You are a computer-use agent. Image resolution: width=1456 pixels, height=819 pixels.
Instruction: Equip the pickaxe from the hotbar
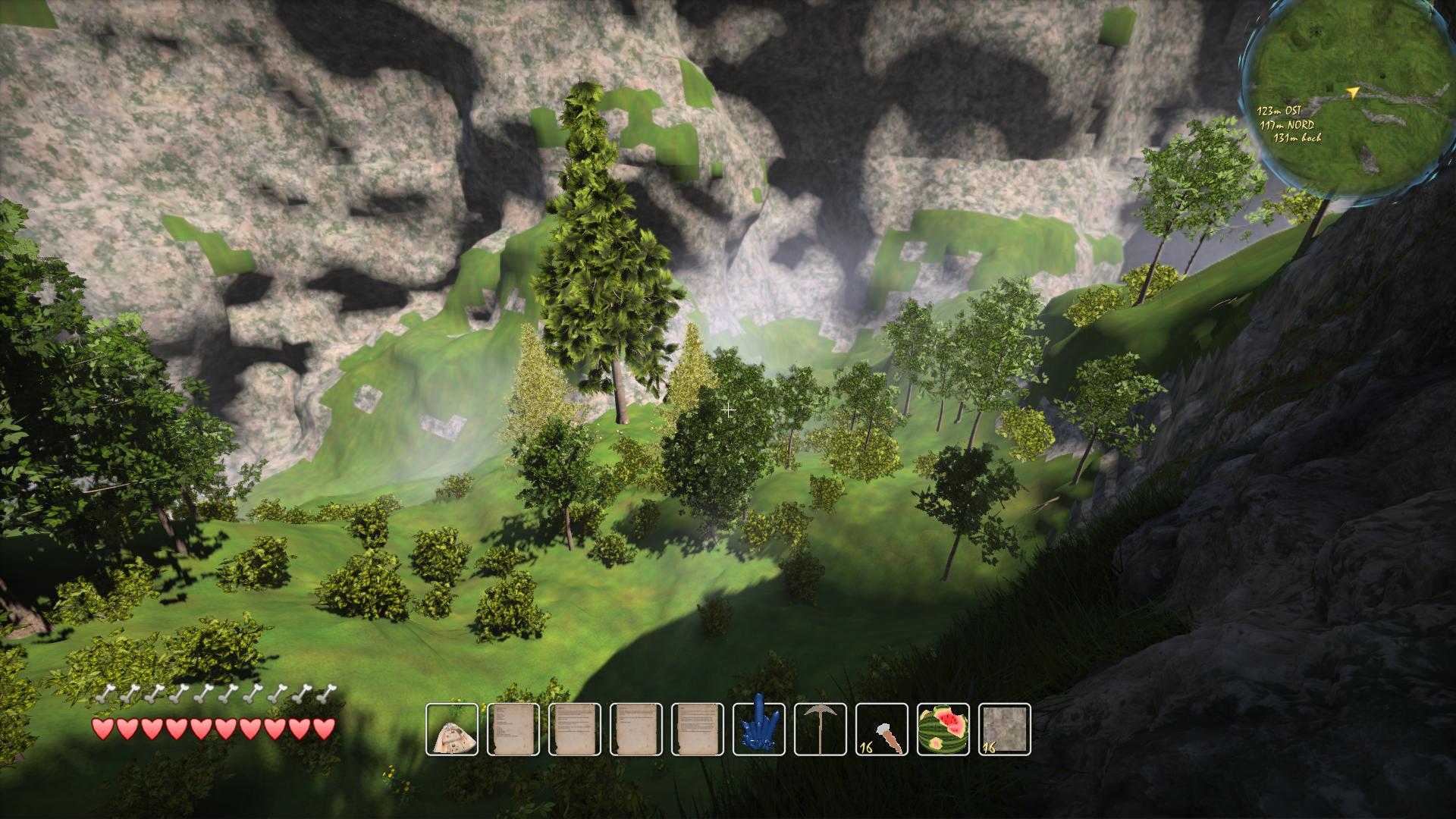point(821,730)
